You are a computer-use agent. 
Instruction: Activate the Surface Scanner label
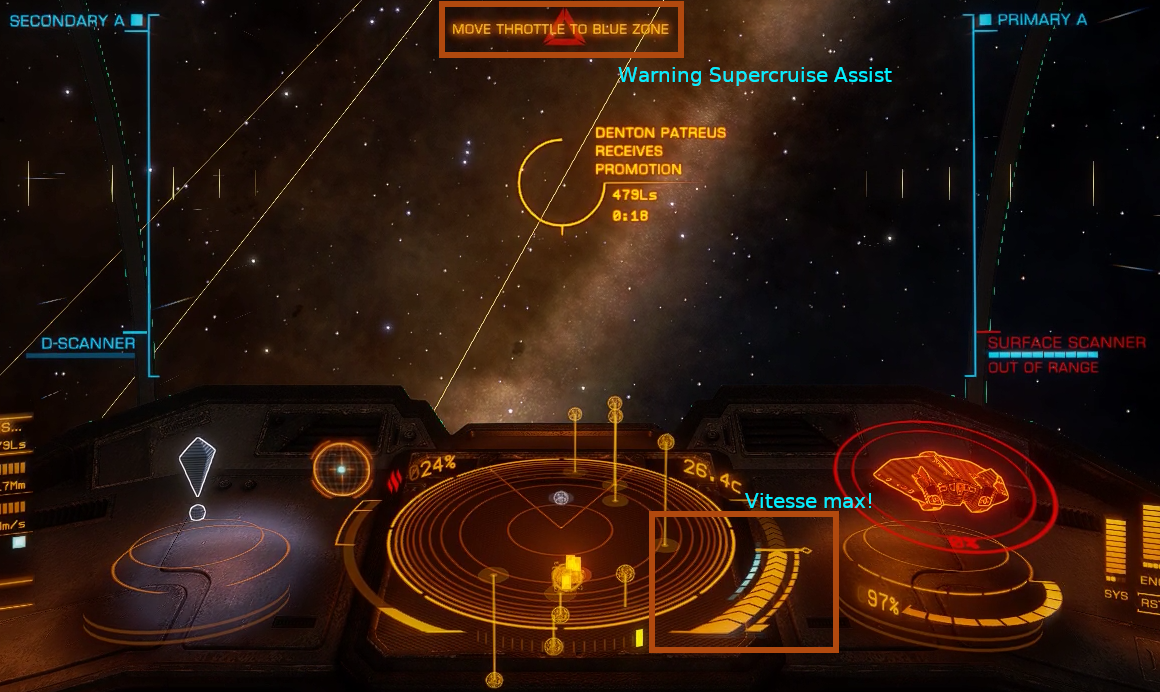tap(1066, 343)
